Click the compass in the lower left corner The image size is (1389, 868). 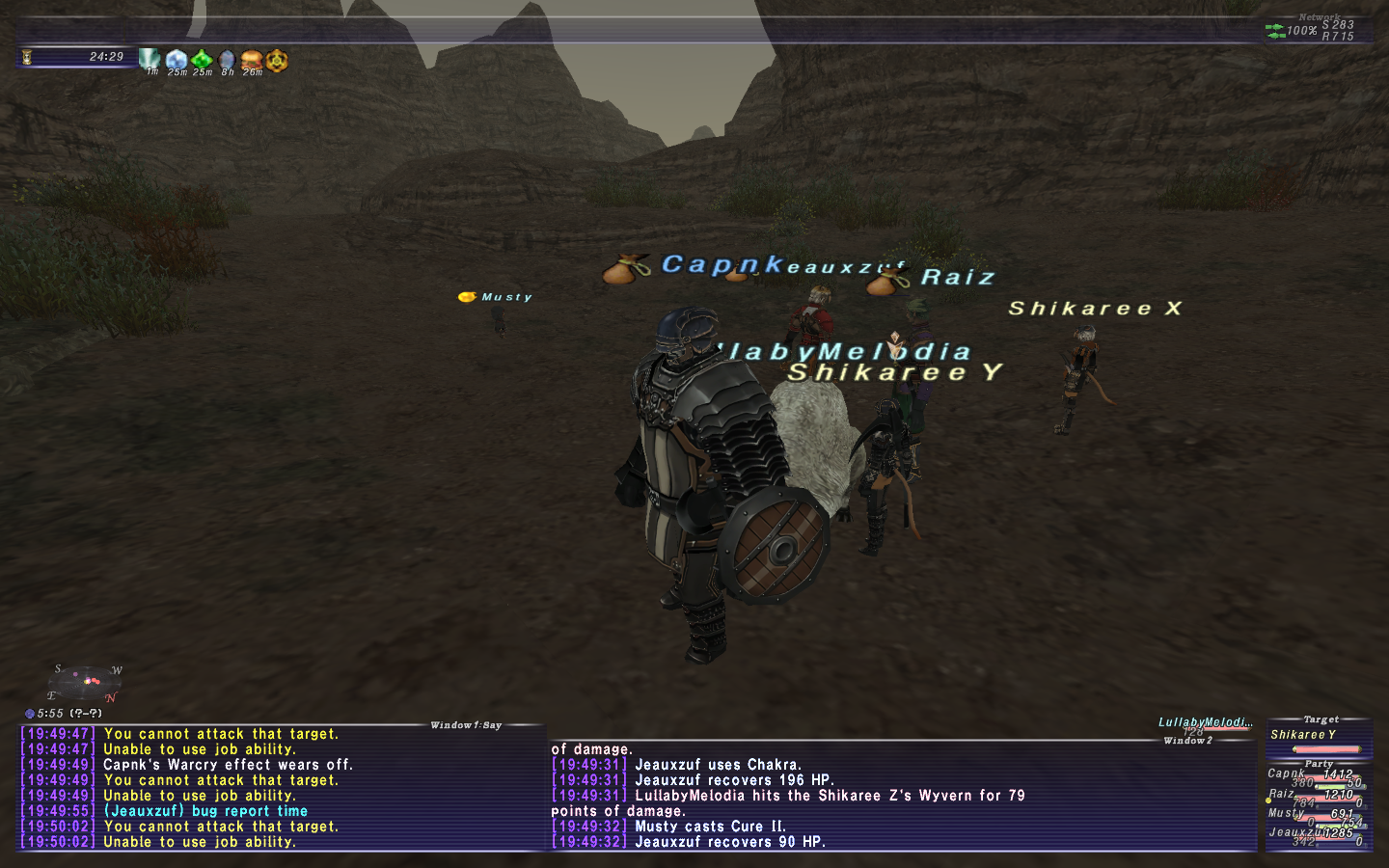(84, 683)
